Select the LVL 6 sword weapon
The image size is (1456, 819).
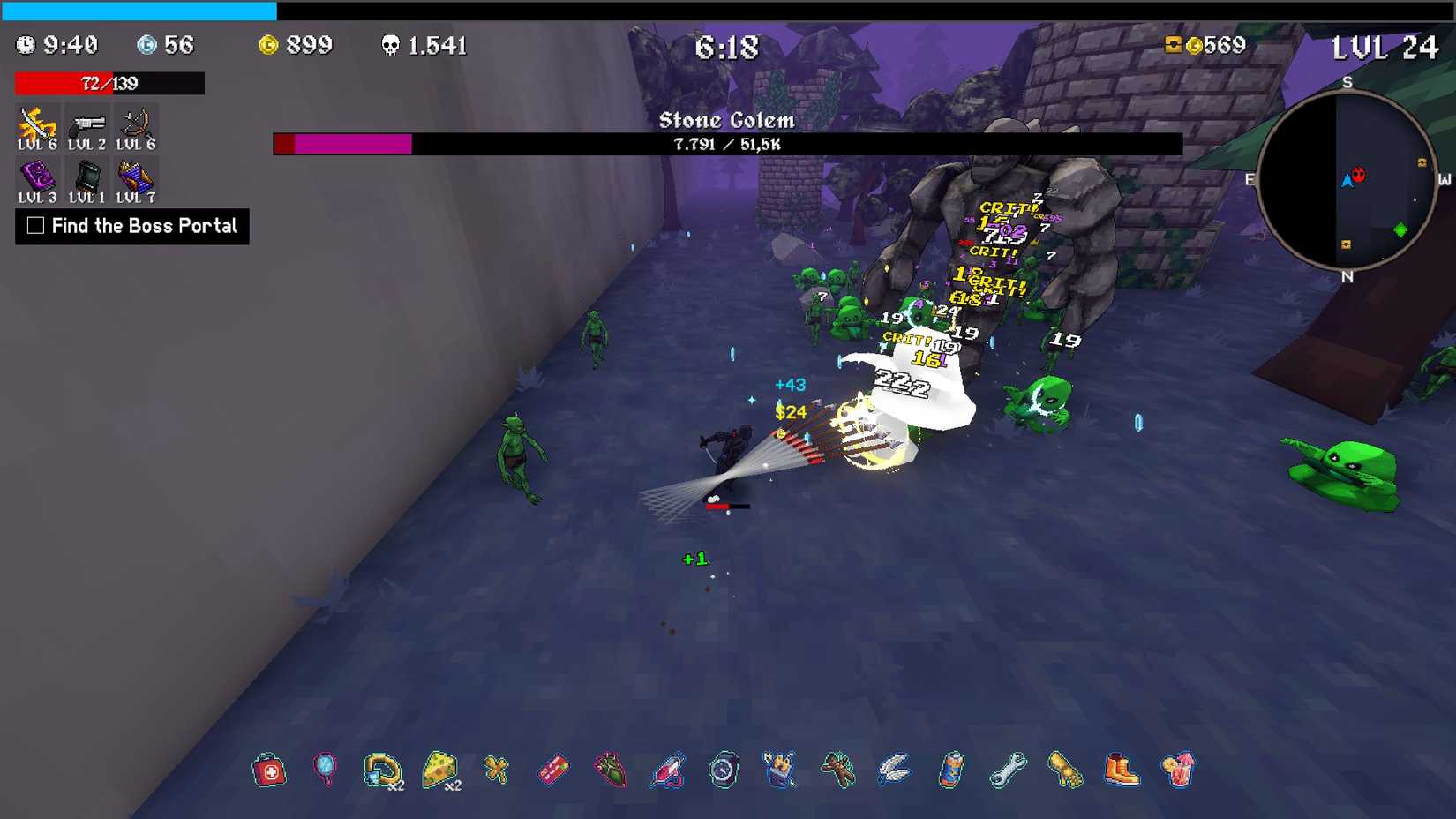(37, 124)
